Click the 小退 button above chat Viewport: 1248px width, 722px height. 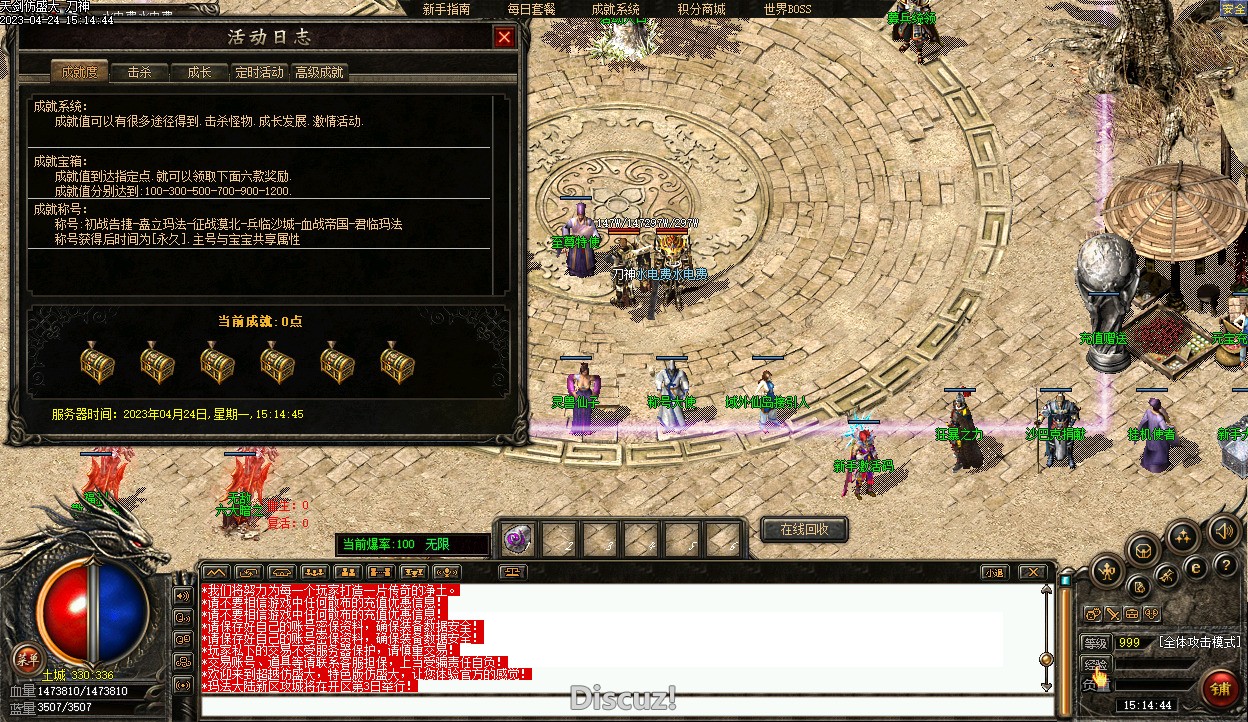pos(993,573)
